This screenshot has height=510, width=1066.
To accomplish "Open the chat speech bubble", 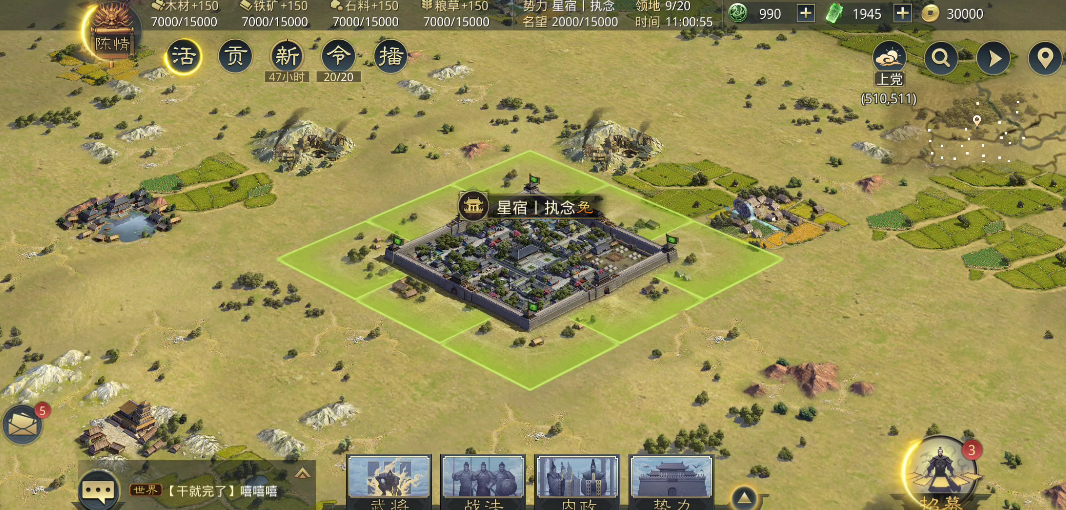I will 100,490.
